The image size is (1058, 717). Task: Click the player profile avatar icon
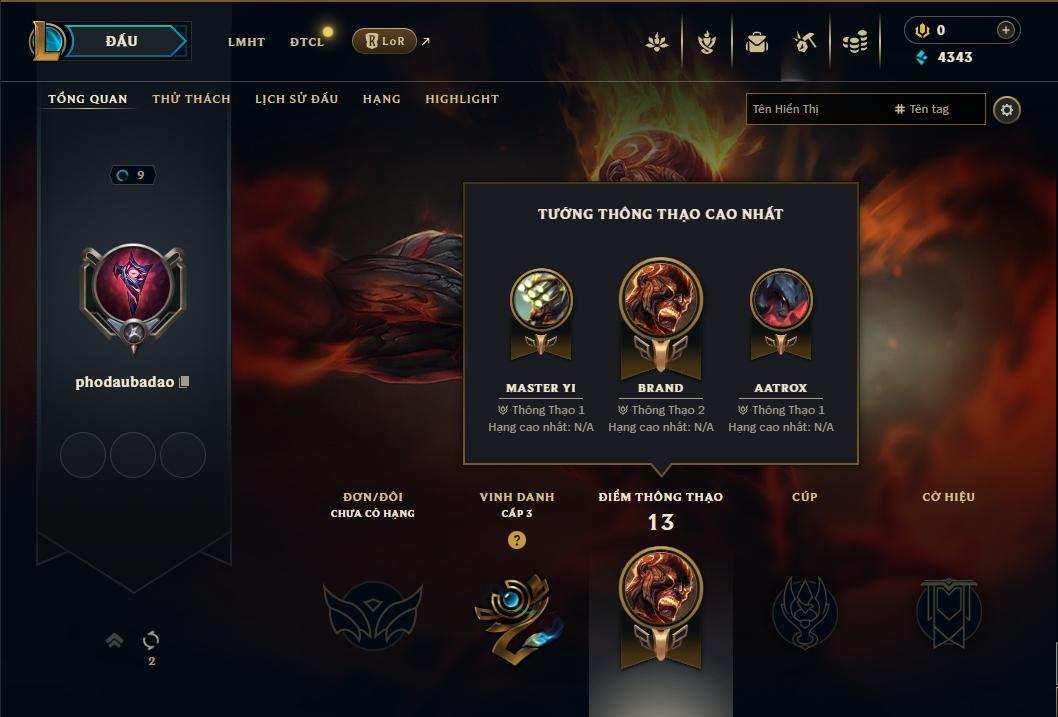pos(132,291)
